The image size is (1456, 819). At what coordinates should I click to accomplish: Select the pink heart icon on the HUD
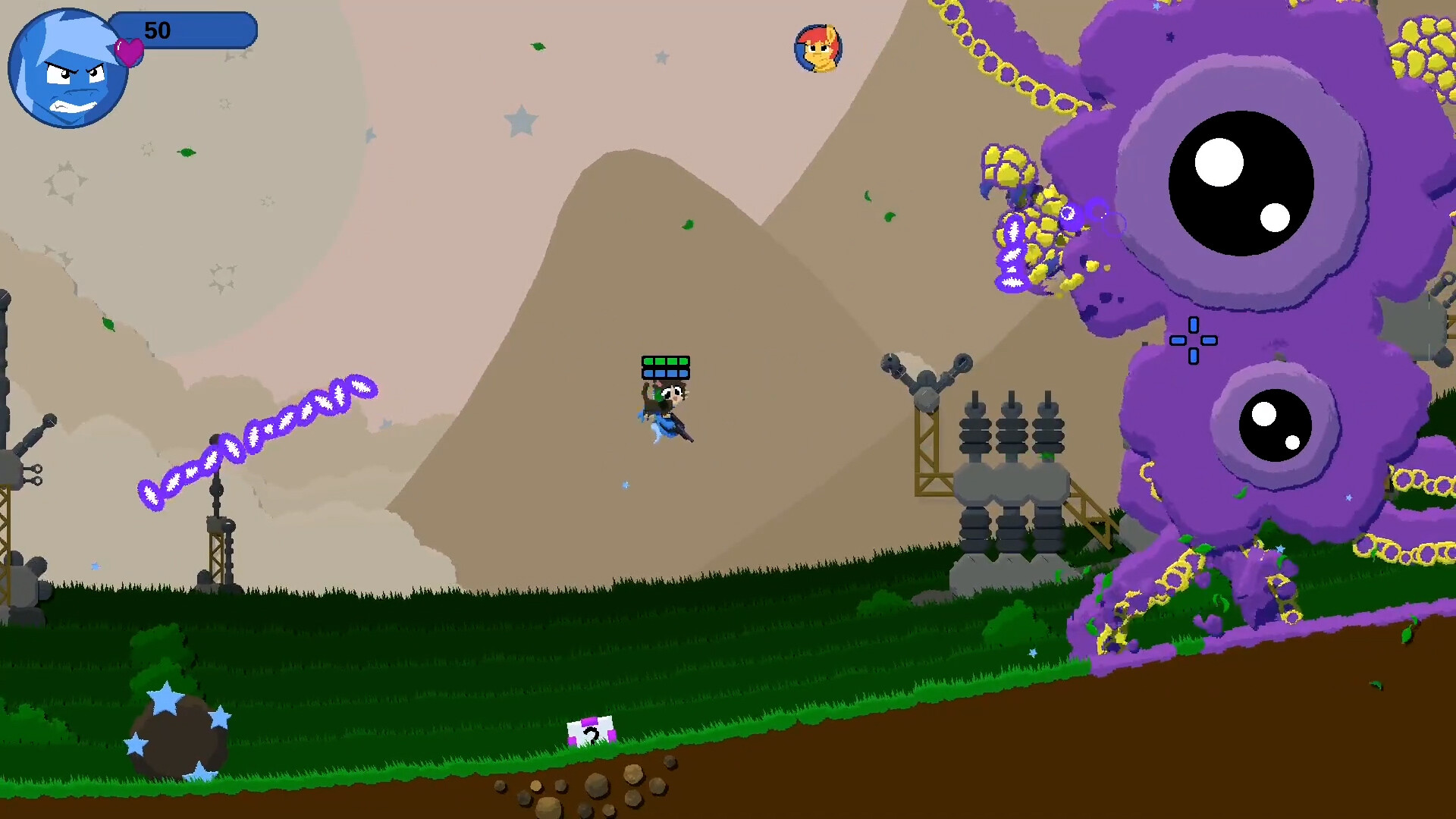[x=127, y=52]
